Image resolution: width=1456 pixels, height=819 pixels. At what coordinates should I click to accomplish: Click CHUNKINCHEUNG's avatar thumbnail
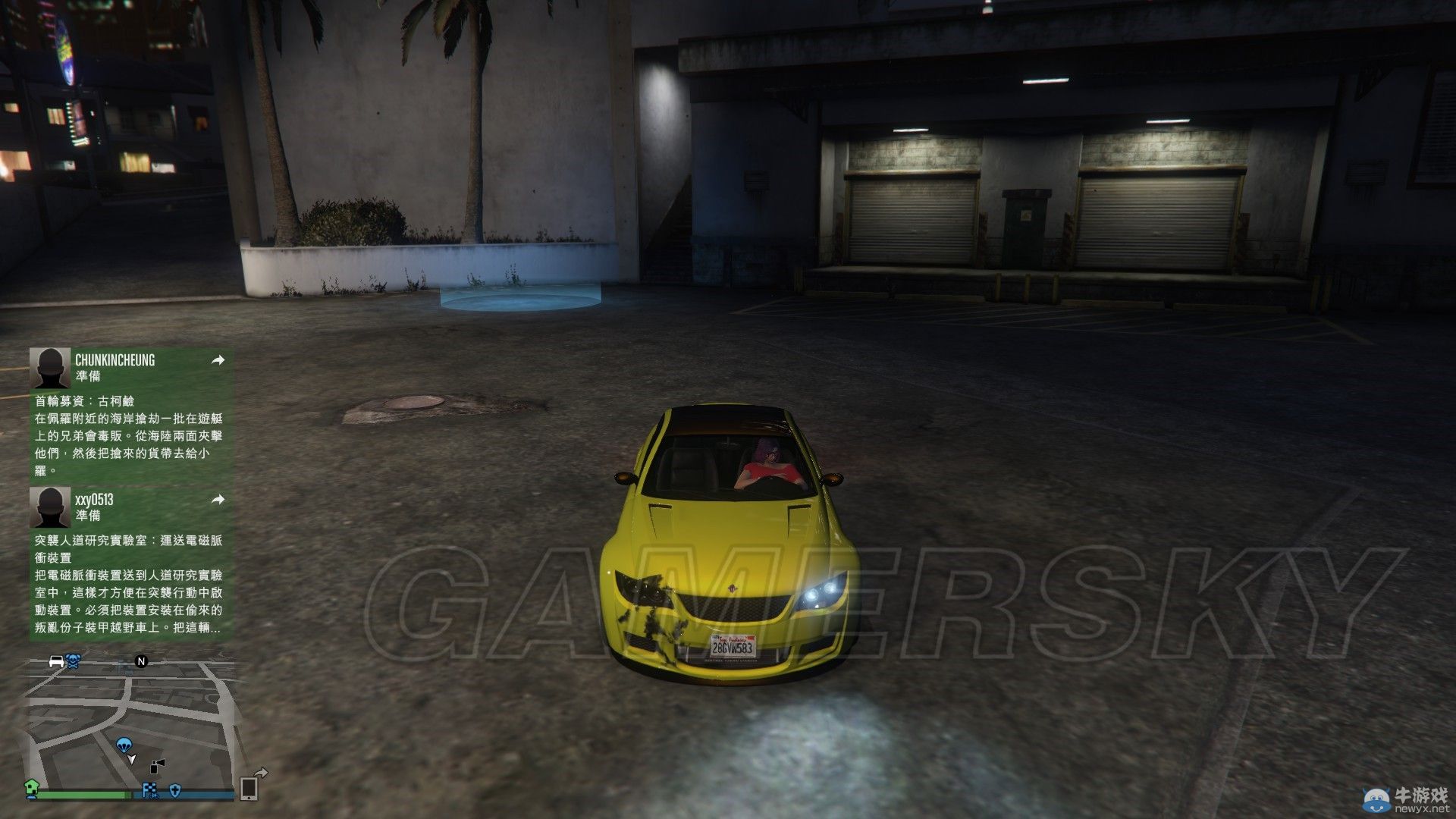pos(49,367)
